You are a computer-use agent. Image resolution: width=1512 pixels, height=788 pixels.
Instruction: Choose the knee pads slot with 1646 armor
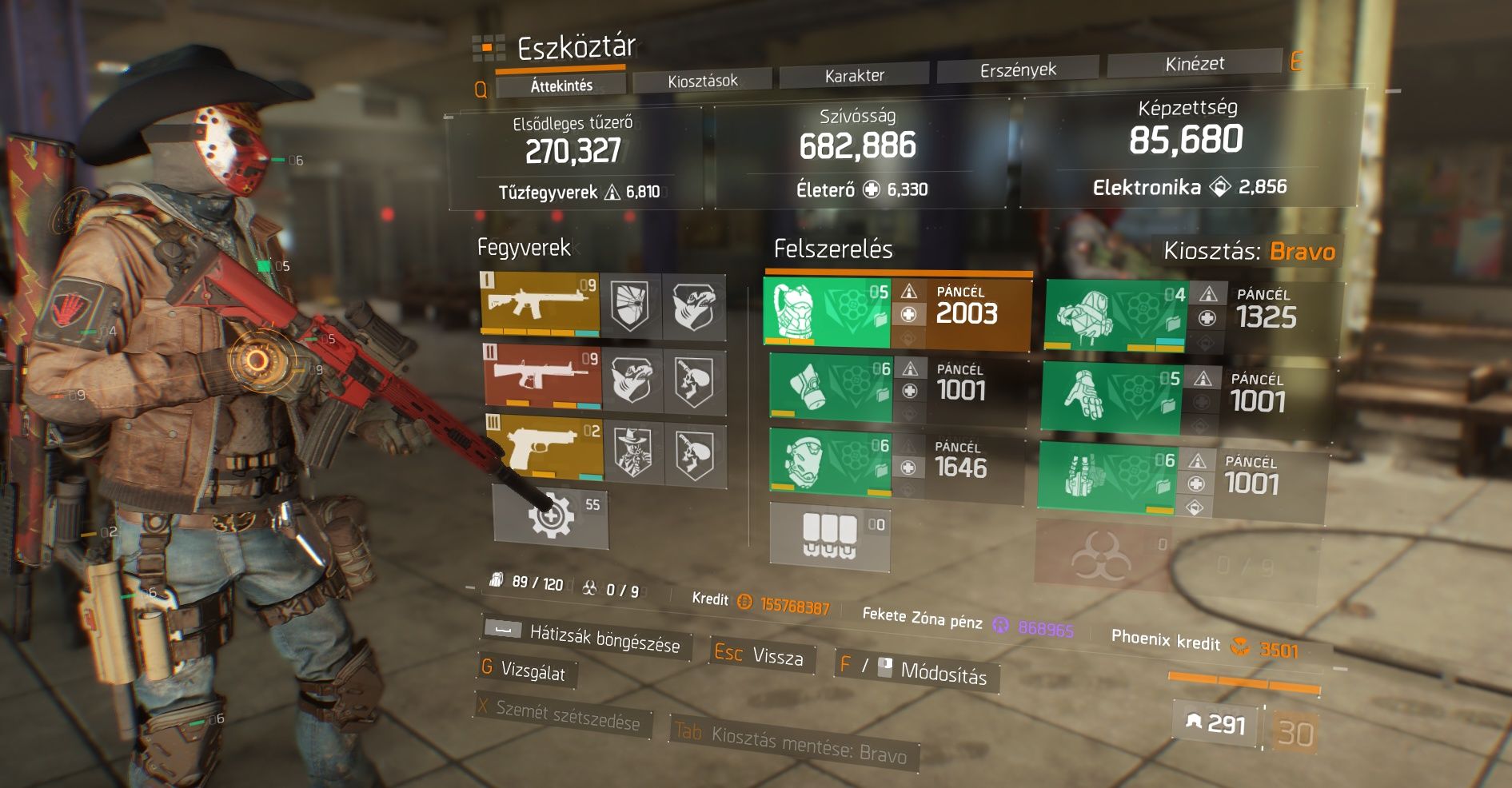pos(830,463)
